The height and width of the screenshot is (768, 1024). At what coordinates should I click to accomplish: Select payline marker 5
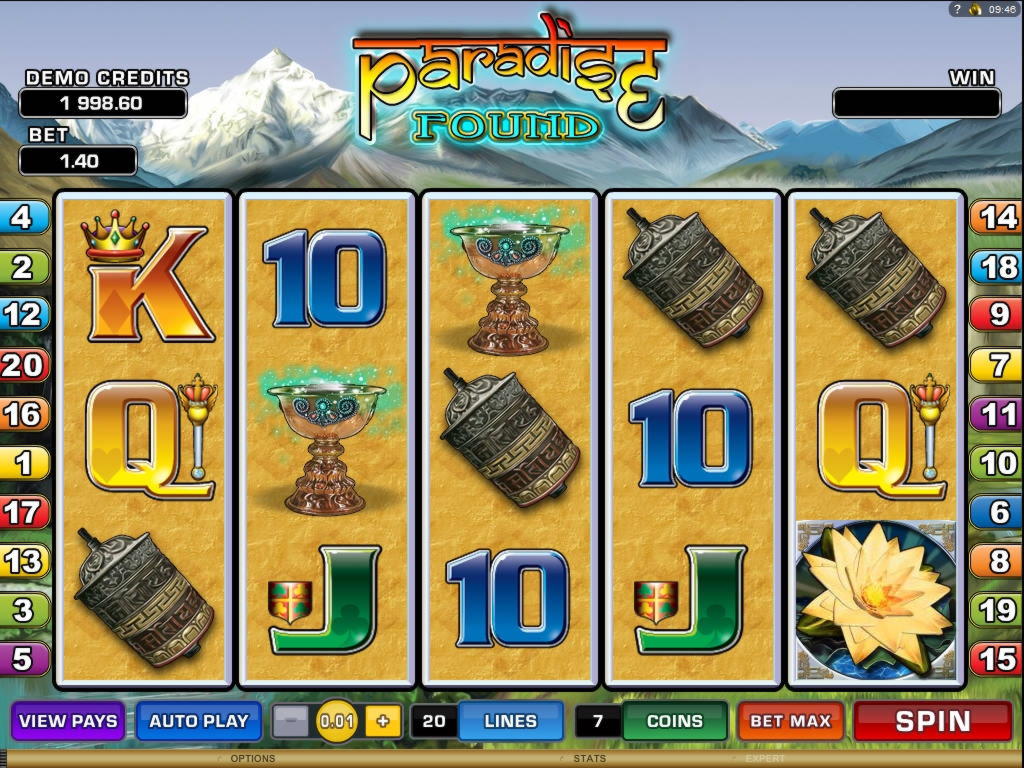pos(22,659)
